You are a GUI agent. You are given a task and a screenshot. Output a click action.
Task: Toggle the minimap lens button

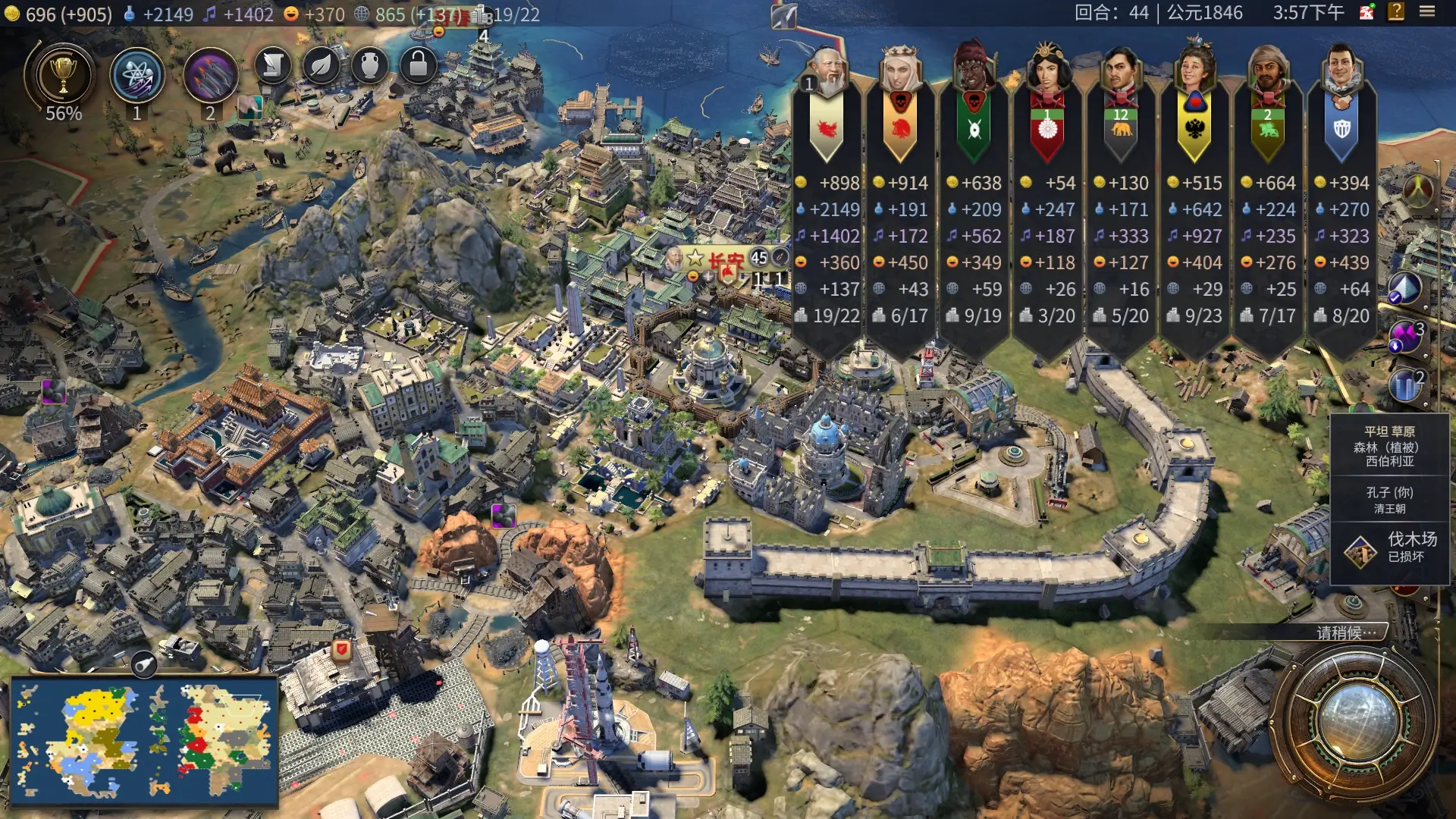(x=143, y=665)
